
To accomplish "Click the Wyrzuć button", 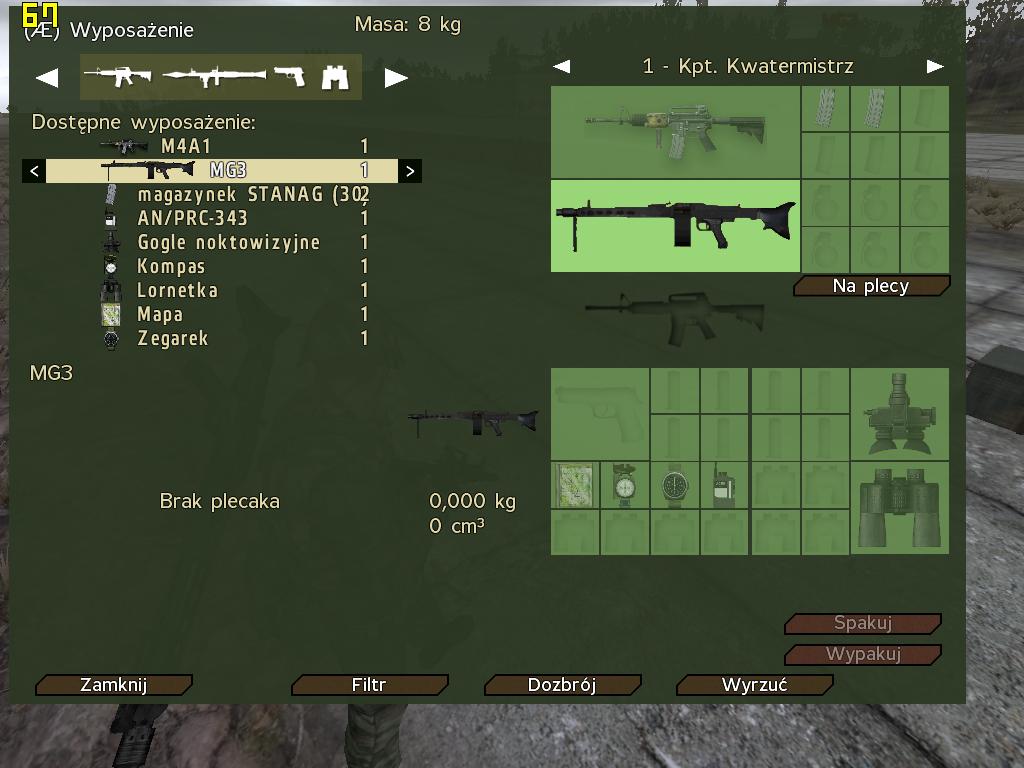I will (755, 685).
